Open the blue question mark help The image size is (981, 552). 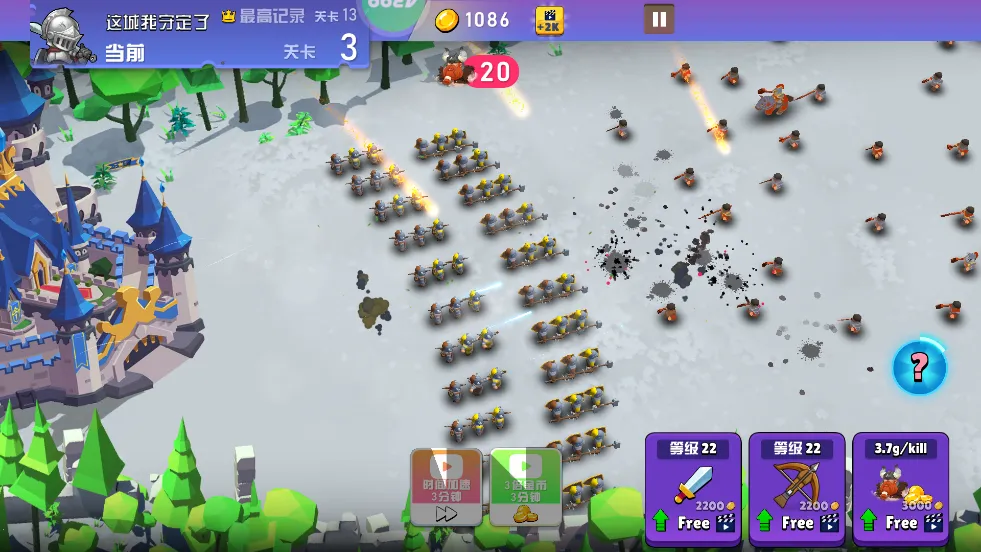click(x=918, y=367)
